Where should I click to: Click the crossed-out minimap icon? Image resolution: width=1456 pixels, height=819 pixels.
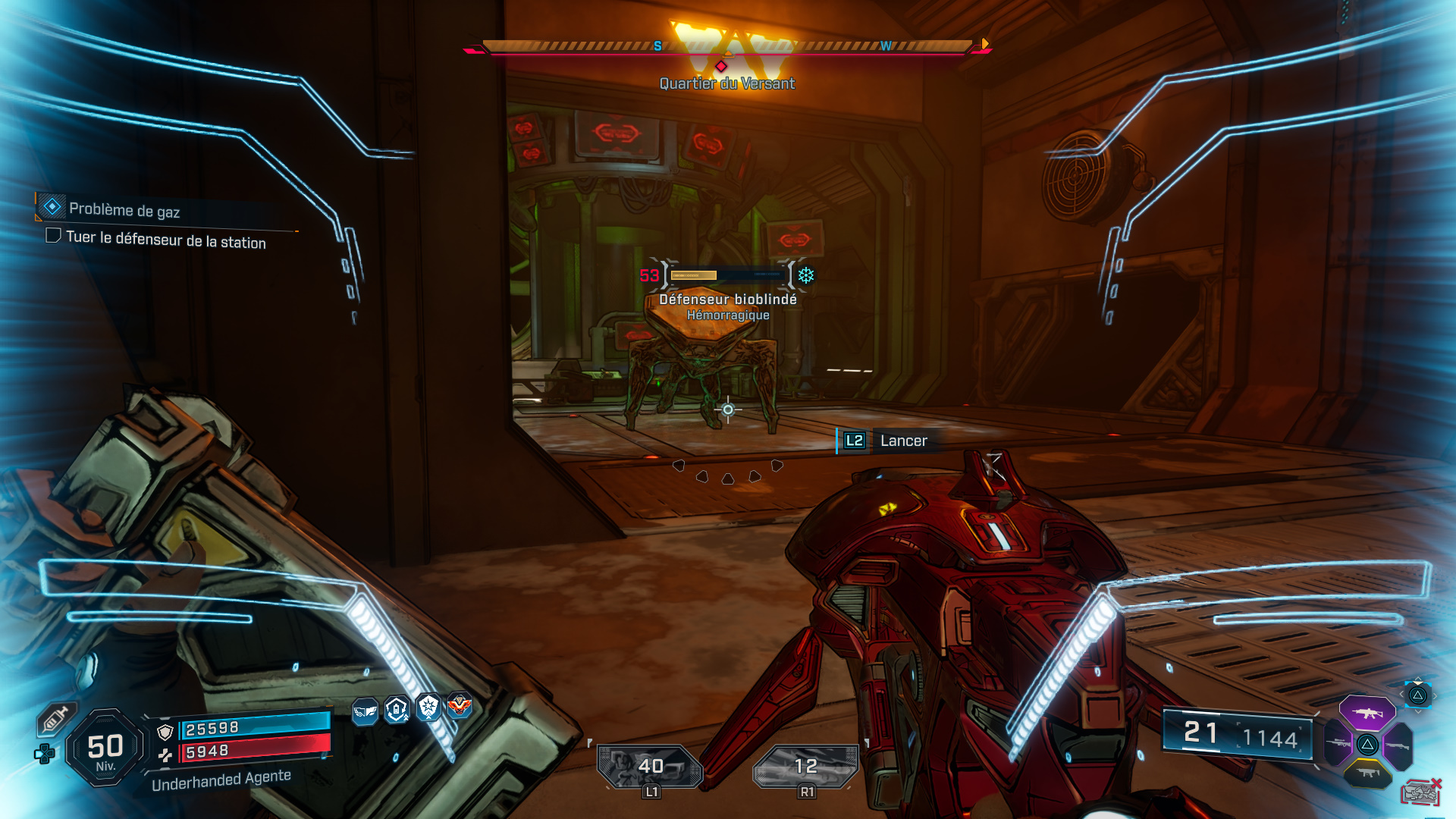[x=1422, y=792]
